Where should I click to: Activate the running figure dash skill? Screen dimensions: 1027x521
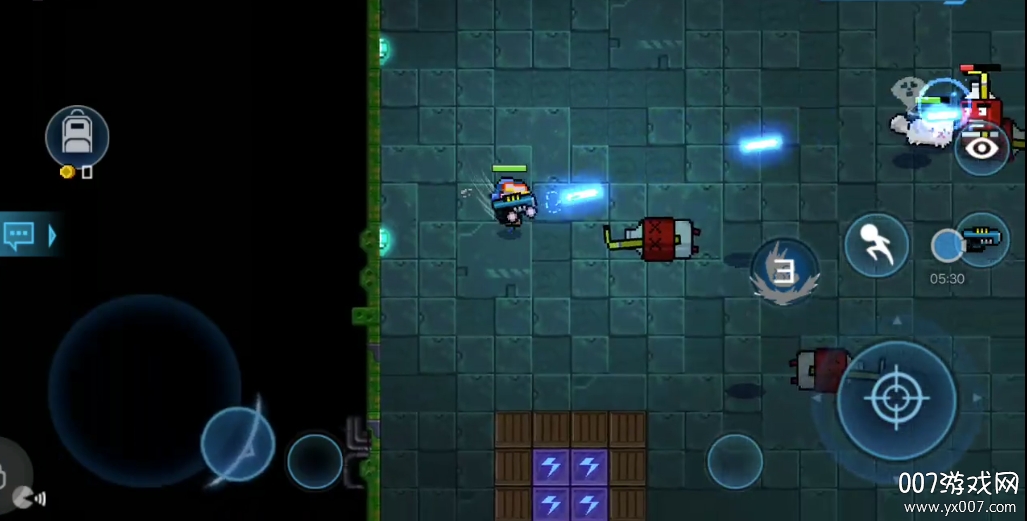[x=876, y=246]
